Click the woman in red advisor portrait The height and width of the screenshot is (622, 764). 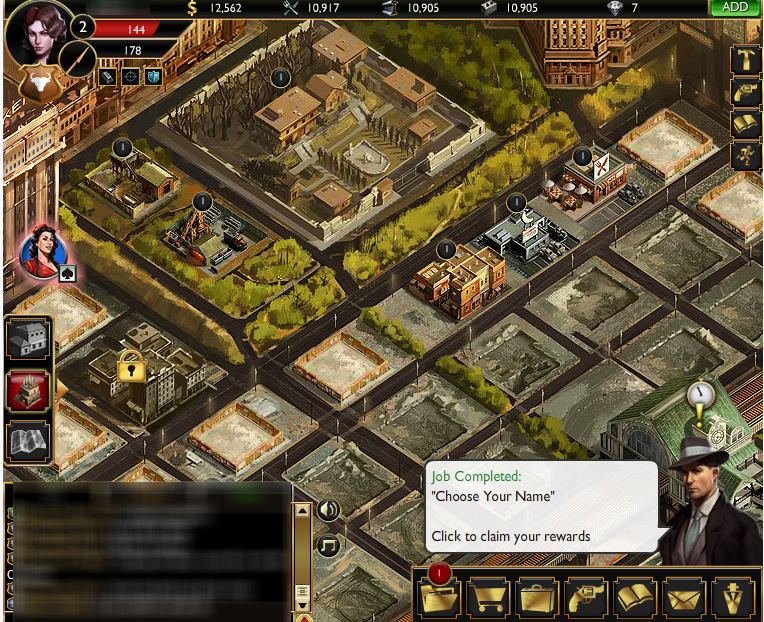[x=42, y=250]
